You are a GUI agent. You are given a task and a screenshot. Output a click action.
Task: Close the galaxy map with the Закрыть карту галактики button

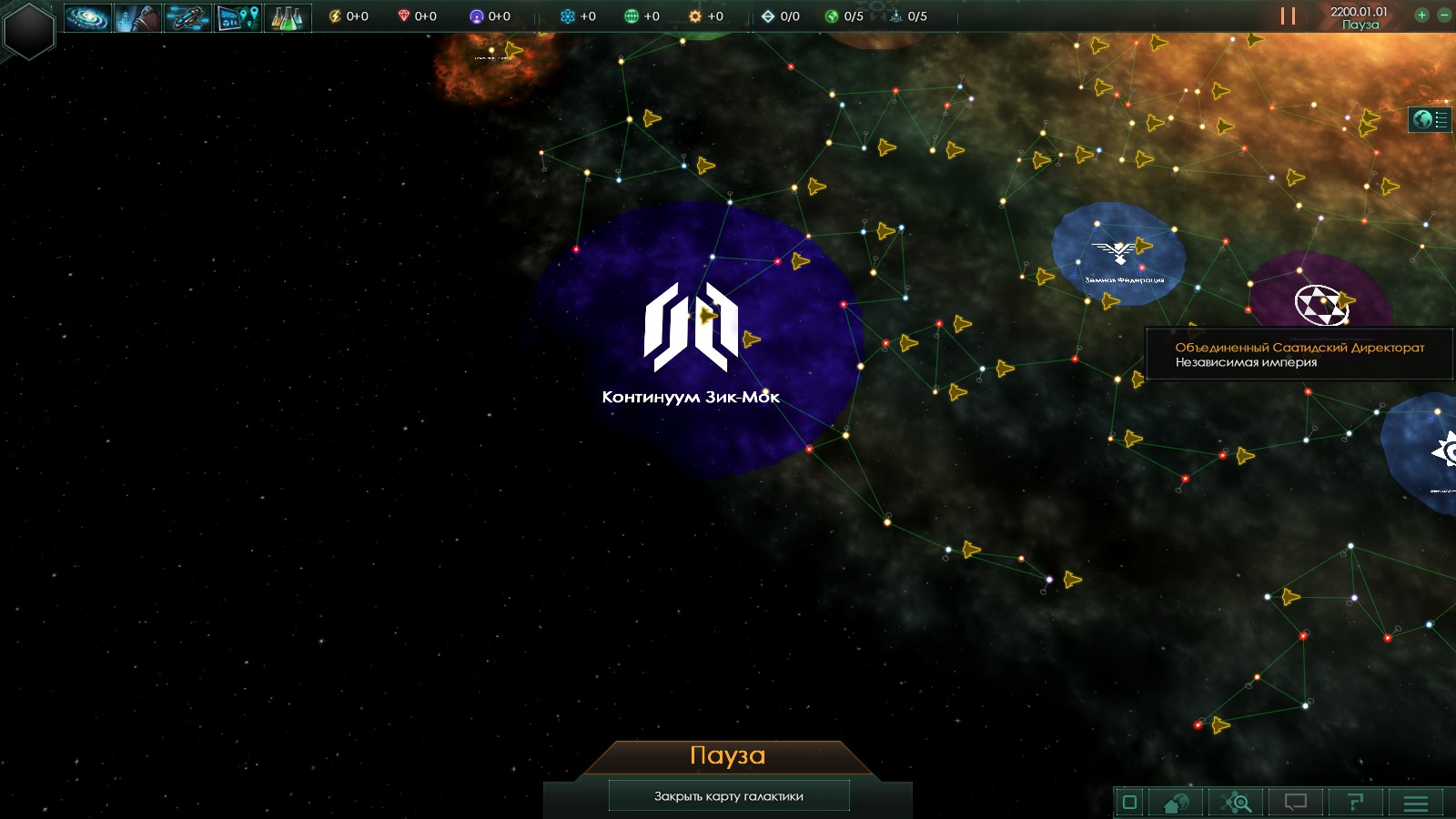pyautogui.click(x=728, y=795)
